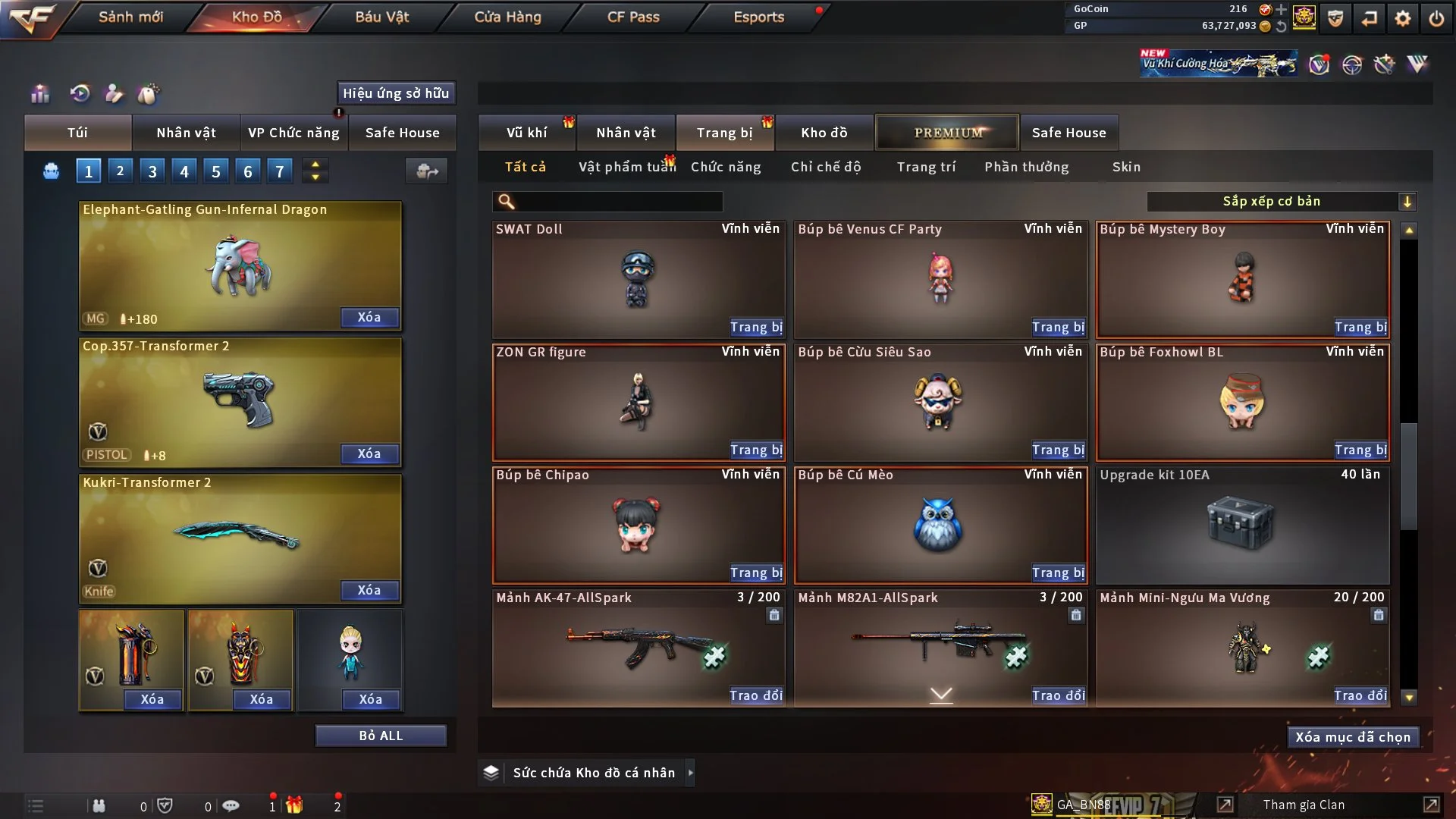Click Xóa mục đã chọn button
Viewport: 1456px width, 819px height.
(x=1352, y=737)
